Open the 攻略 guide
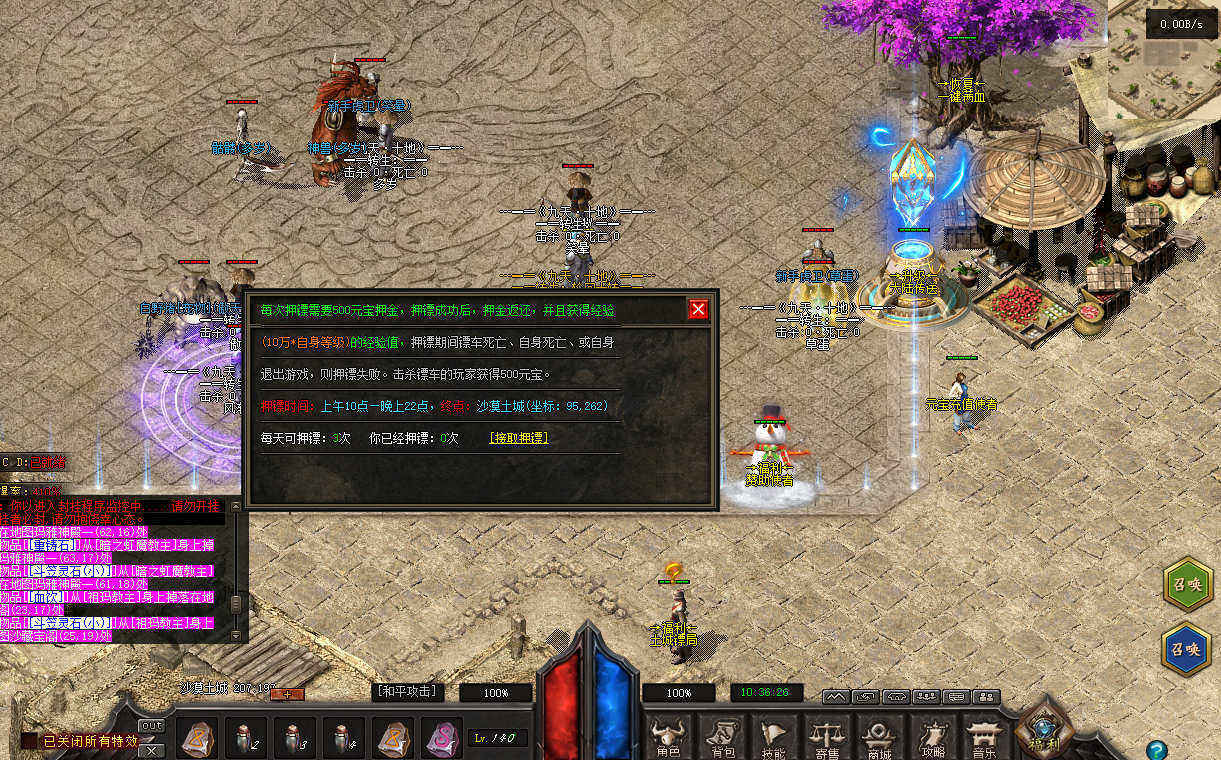Screen dimensions: 1221x760 (x=932, y=738)
